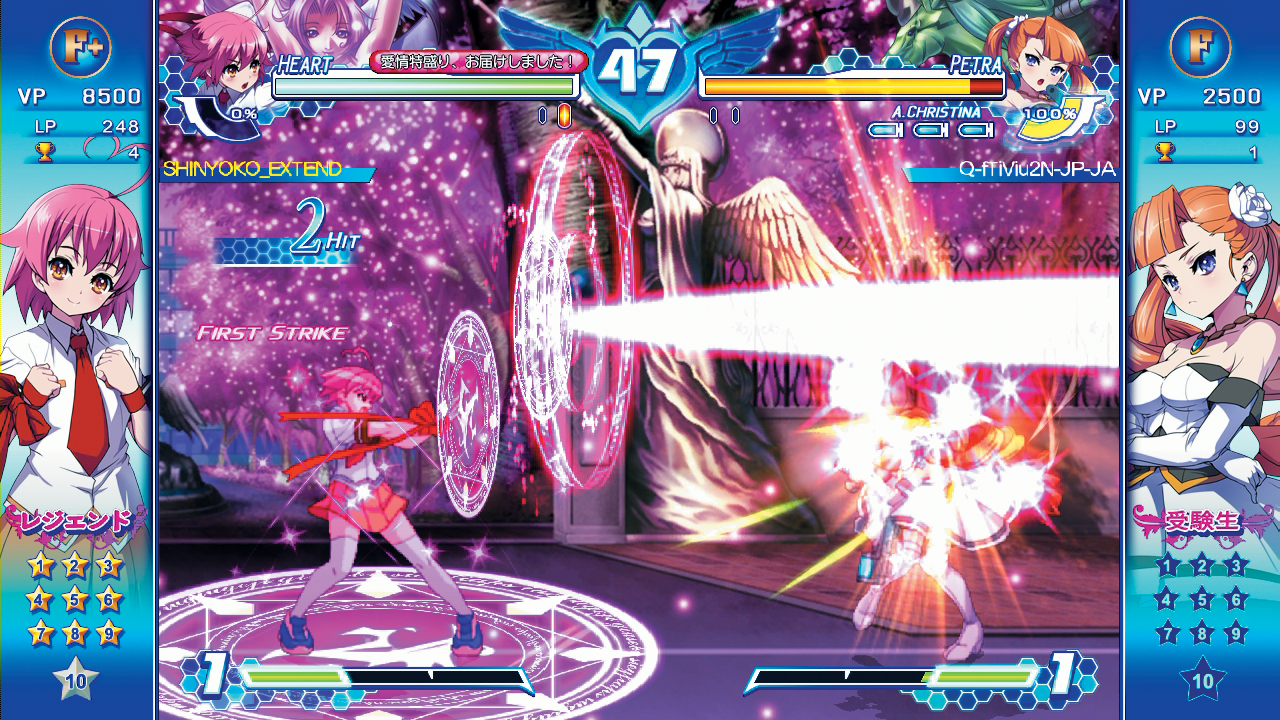Toggle the third charge capsule near Petra's portrait
Screen dimensions: 1280x720
pyautogui.click(x=973, y=128)
